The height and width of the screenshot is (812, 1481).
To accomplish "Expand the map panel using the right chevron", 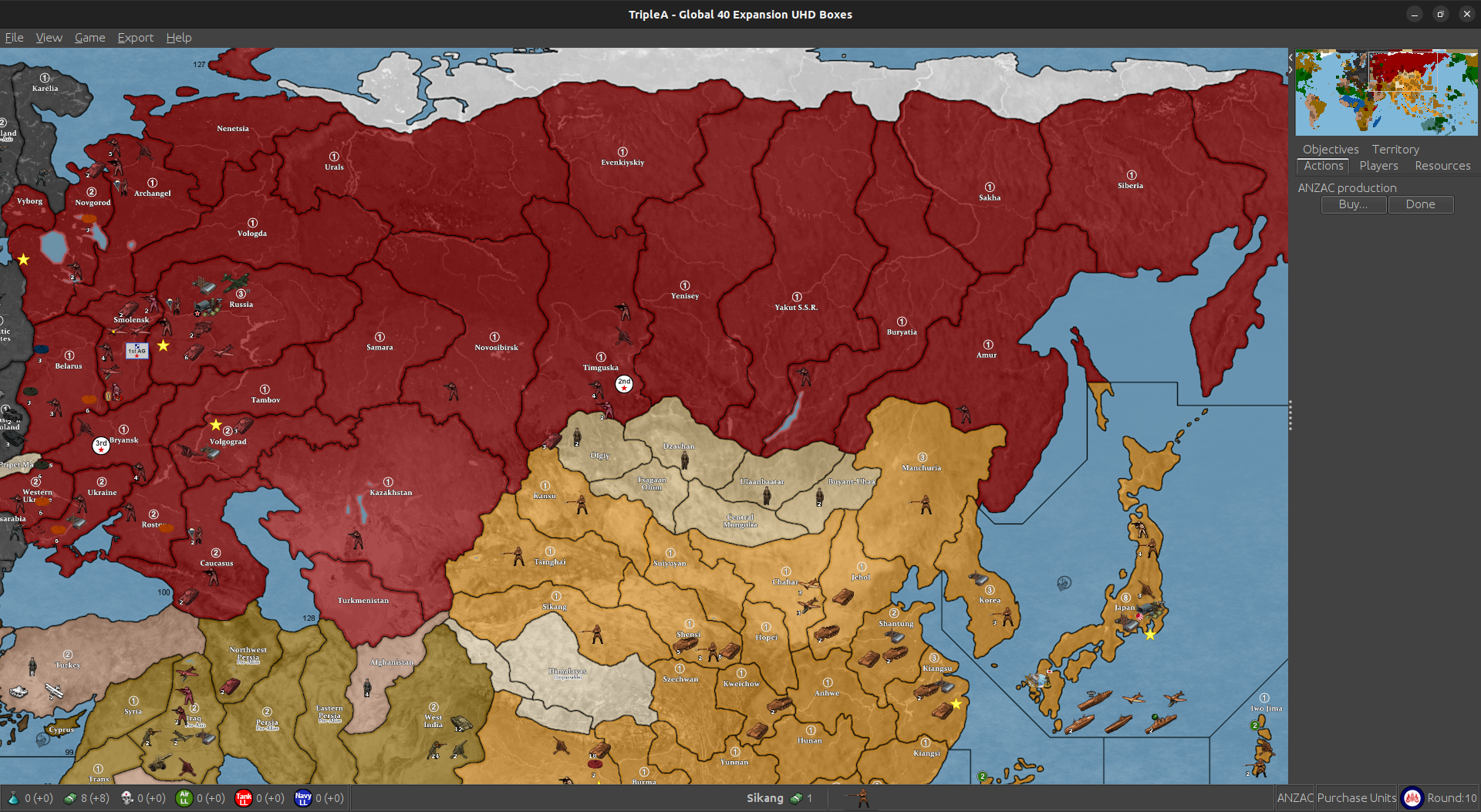I will click(1289, 70).
